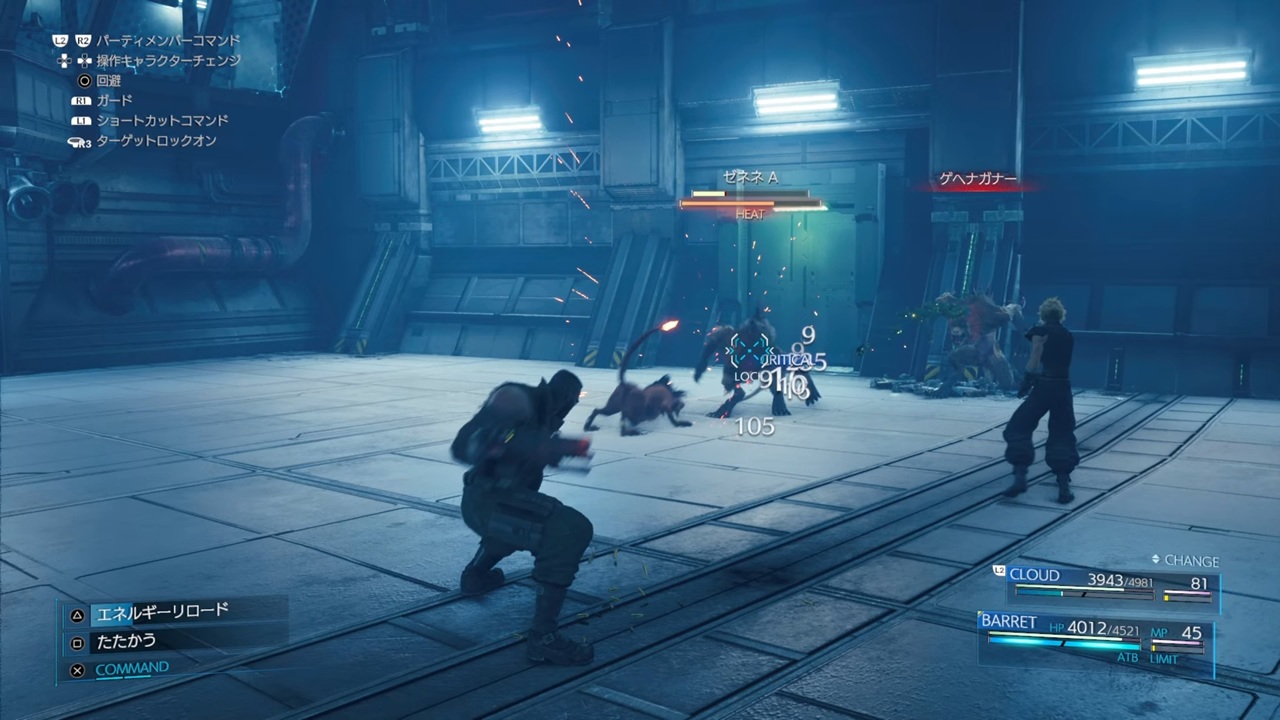Target the ゲヘナガナー enemy nameplate
Viewport: 1280px width, 720px height.
click(x=977, y=181)
